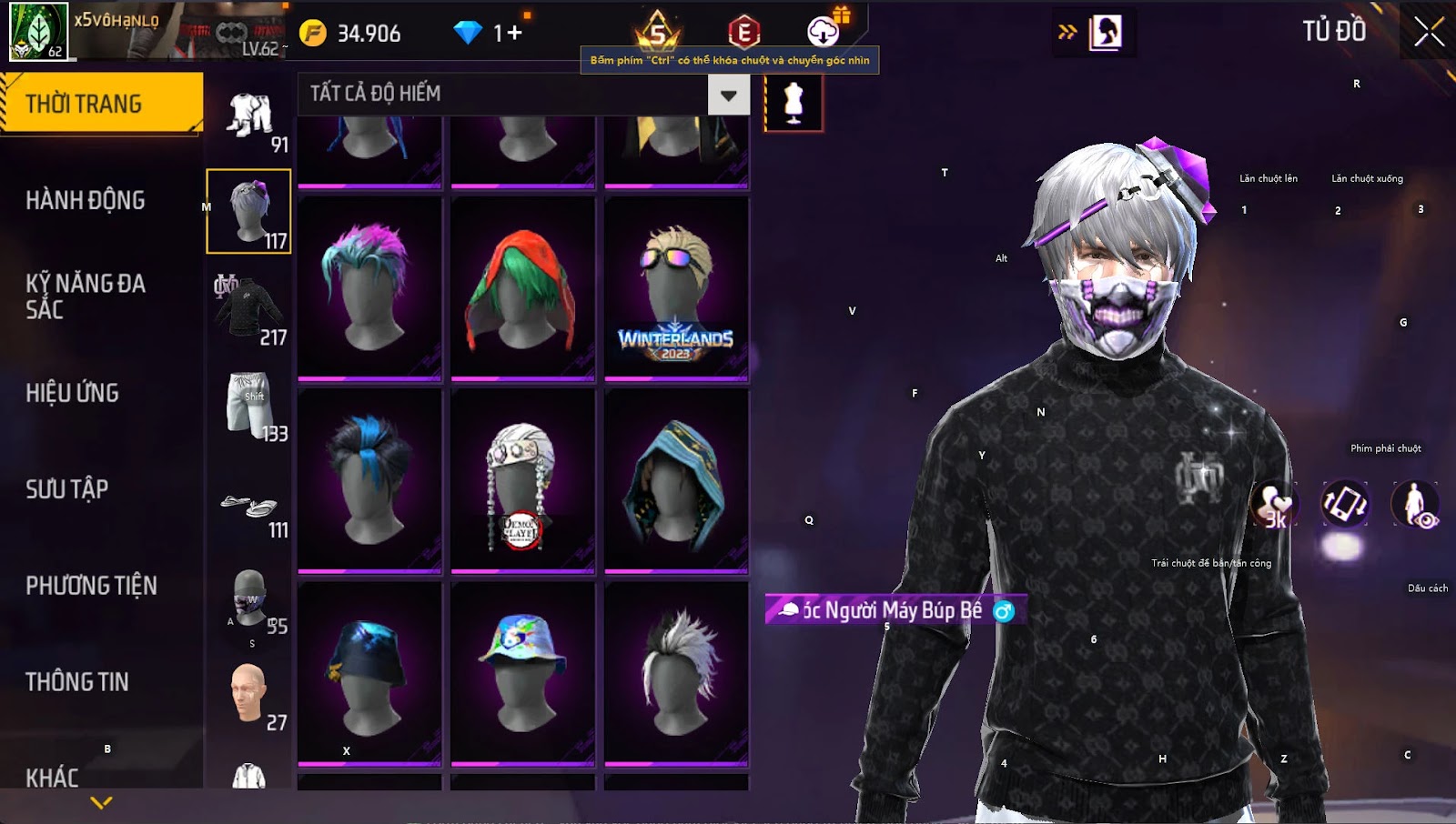Image resolution: width=1456 pixels, height=824 pixels.
Task: Close the Tủ Đồ wardrobe screen
Action: pos(1429,32)
